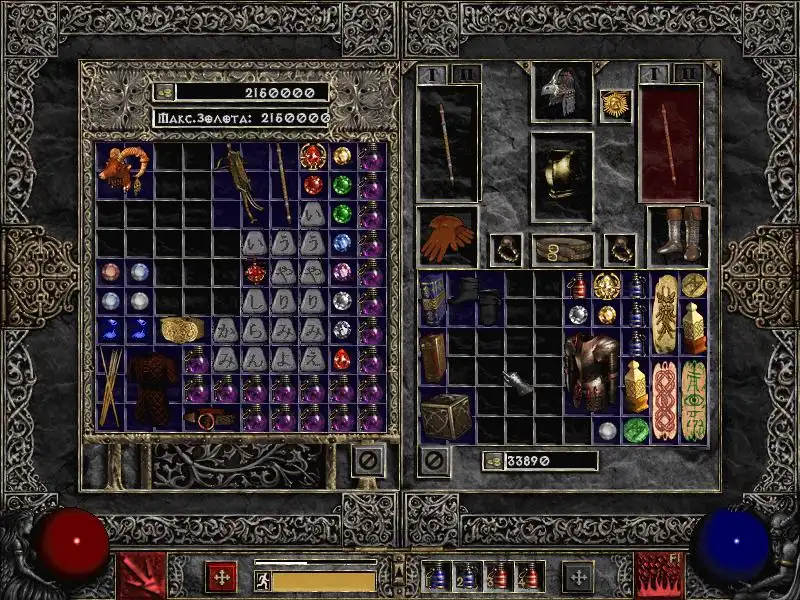
Task: Select the ring slot beside the gloves
Action: tap(505, 250)
